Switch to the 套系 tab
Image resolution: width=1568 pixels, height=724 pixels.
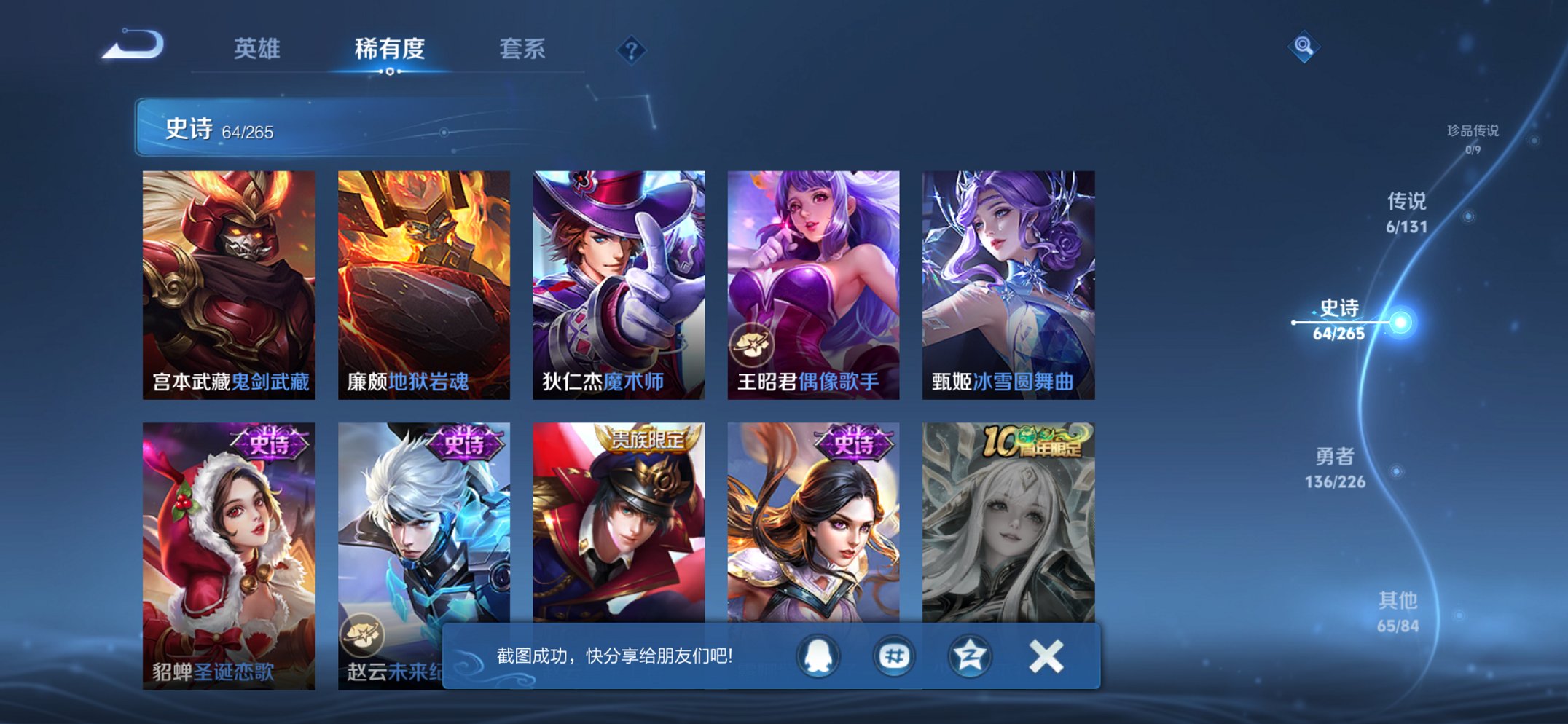(x=523, y=50)
